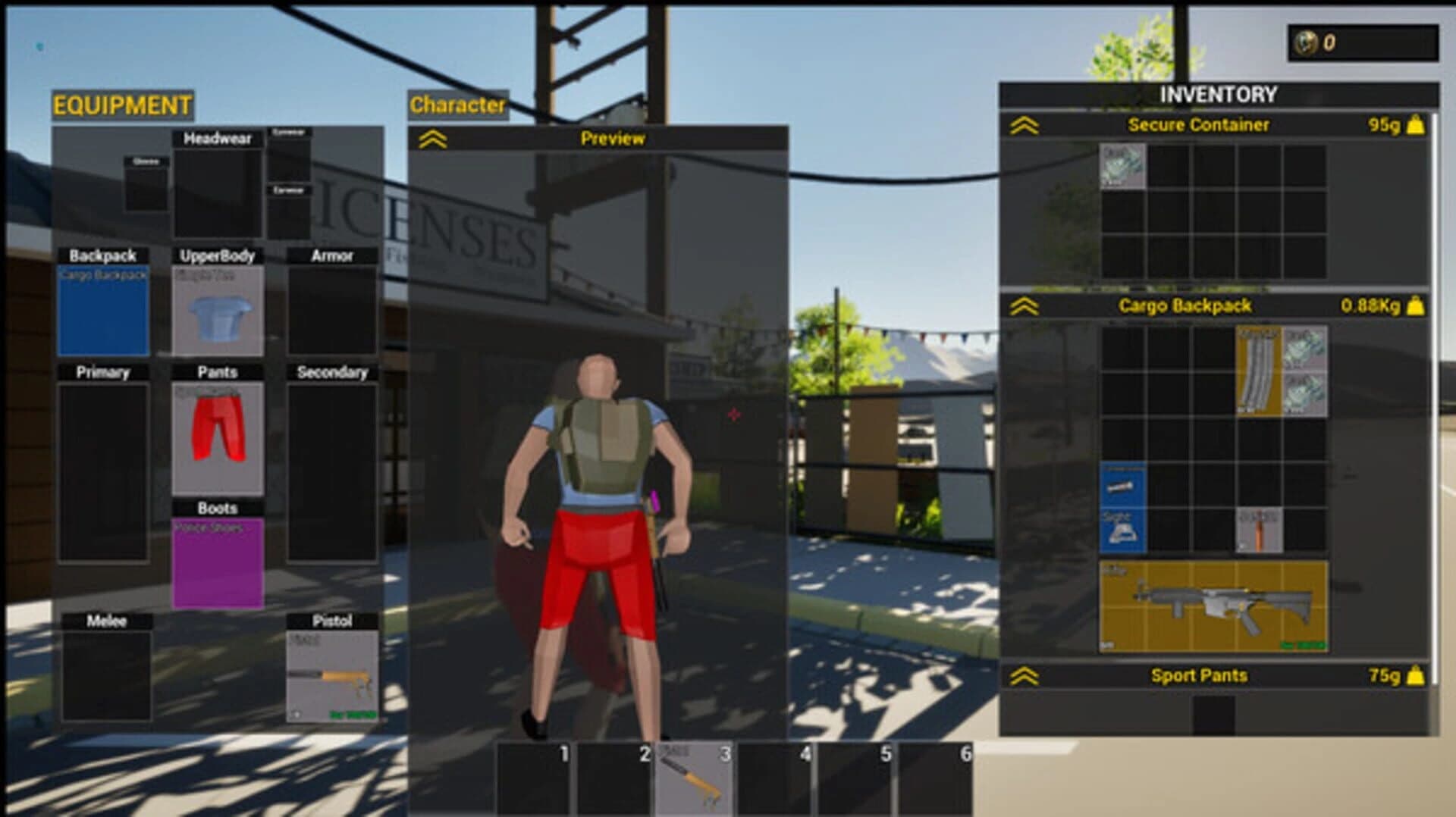Select the pistol in the Pistol slot

point(331,675)
